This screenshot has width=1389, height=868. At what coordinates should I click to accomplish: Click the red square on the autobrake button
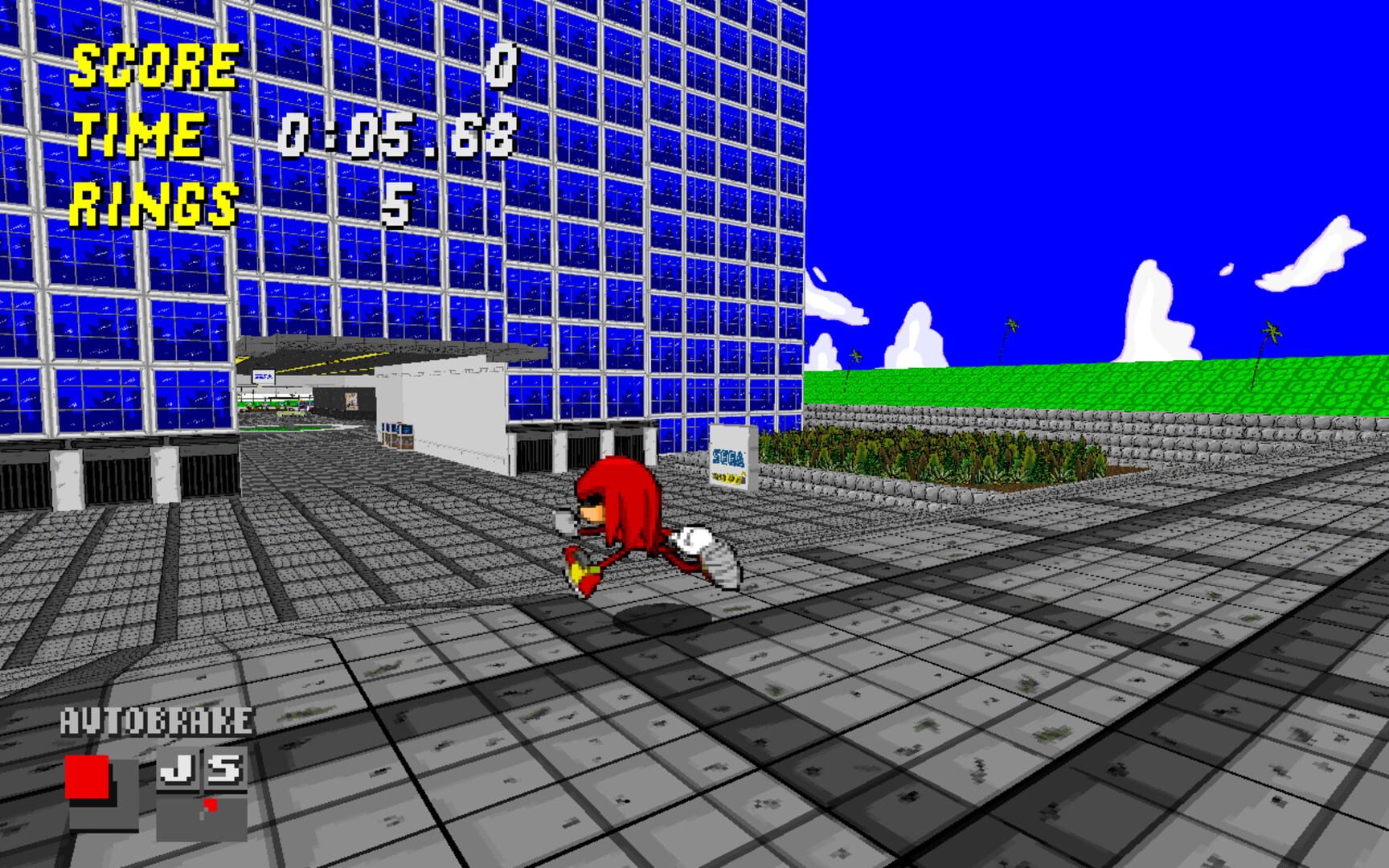pos(87,776)
